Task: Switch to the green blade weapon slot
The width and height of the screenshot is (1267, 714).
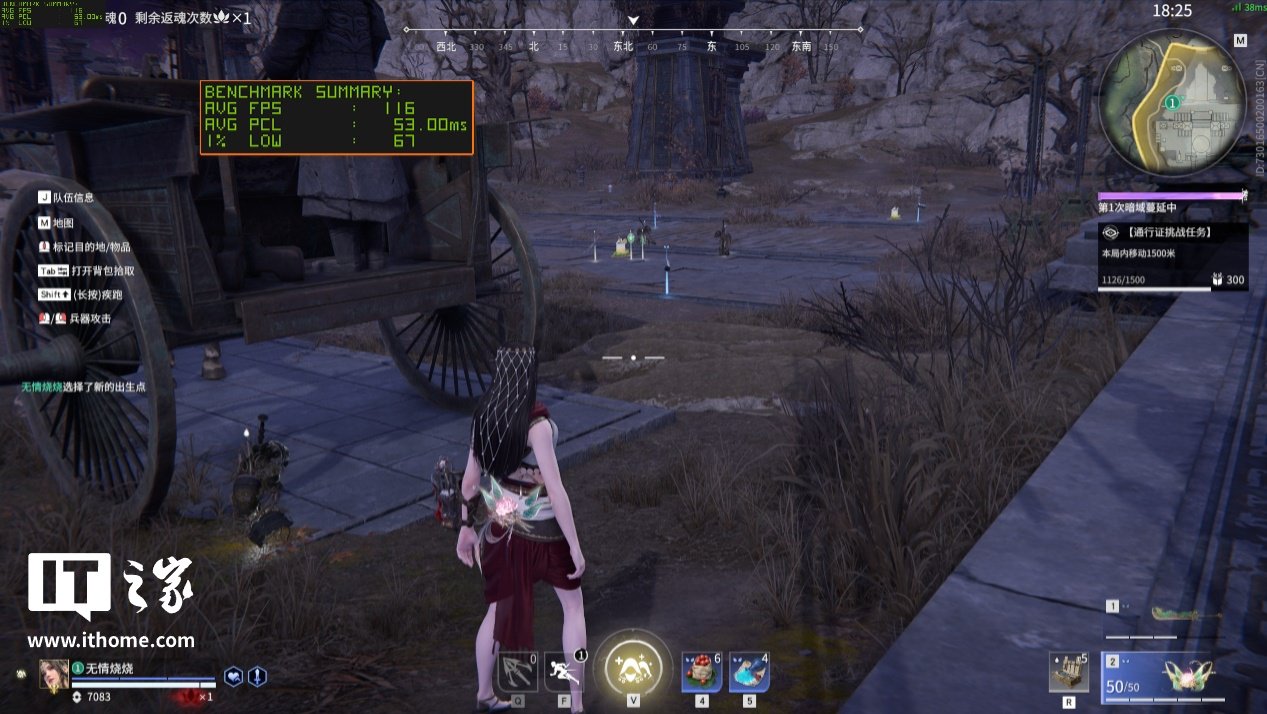Action: point(1176,614)
